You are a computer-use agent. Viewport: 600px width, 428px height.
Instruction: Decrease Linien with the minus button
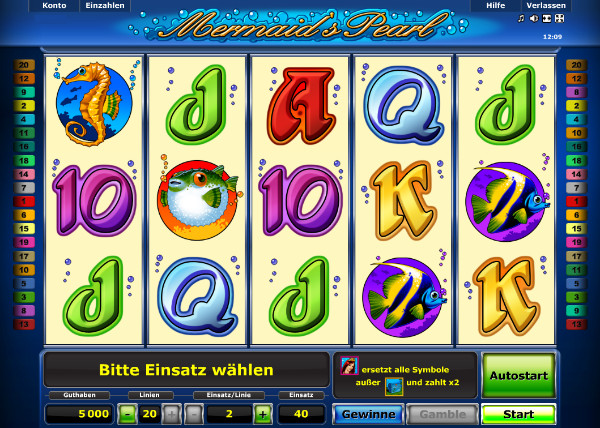tap(127, 414)
